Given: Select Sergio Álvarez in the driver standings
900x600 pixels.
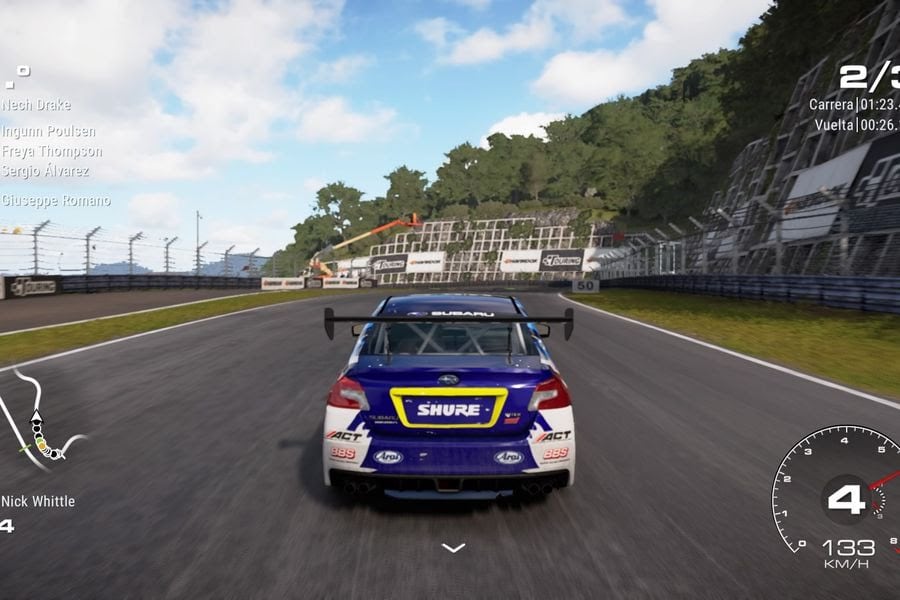Looking at the screenshot, I should pyautogui.click(x=47, y=171).
